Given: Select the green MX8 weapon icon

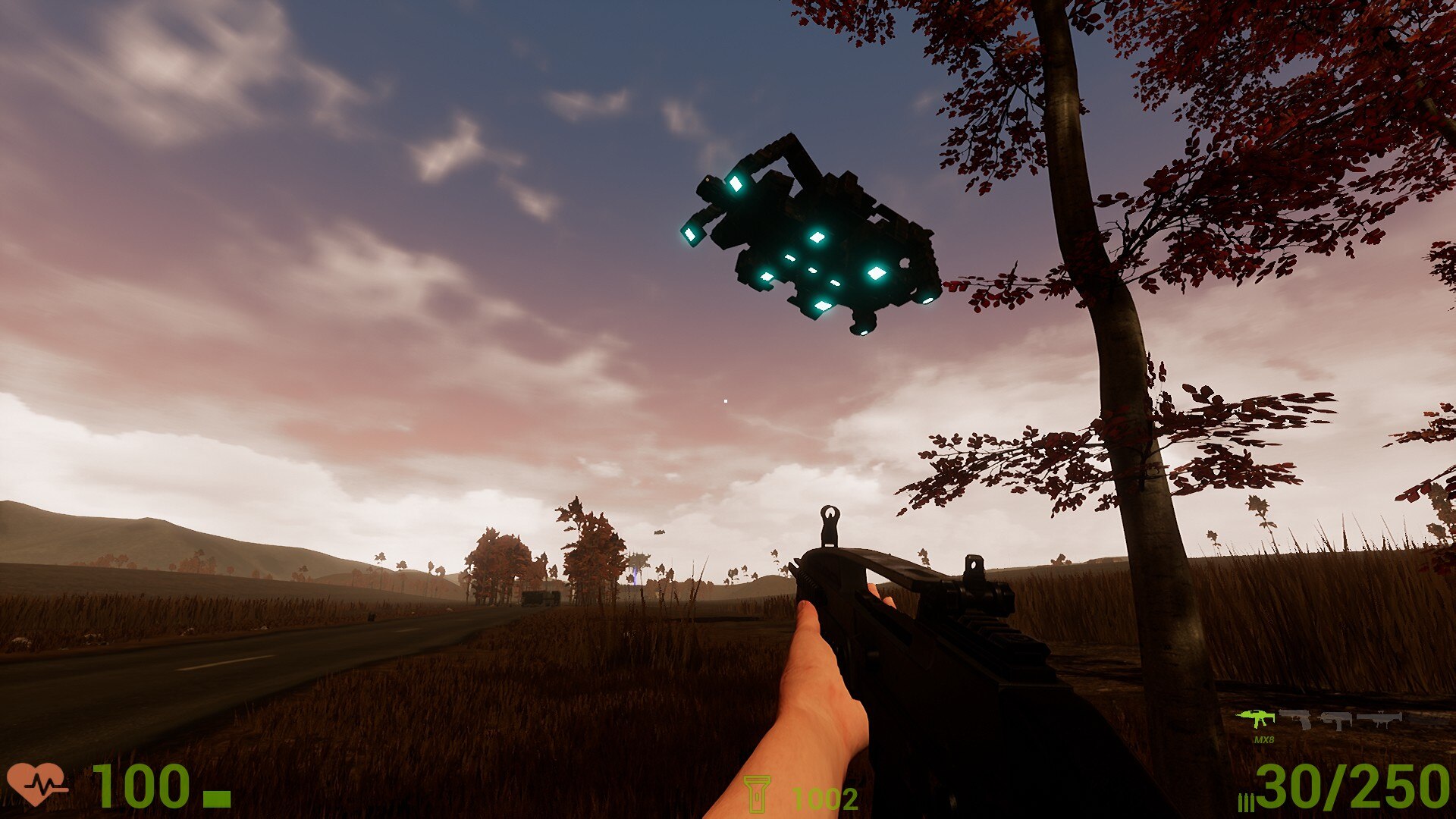Looking at the screenshot, I should 1256,717.
